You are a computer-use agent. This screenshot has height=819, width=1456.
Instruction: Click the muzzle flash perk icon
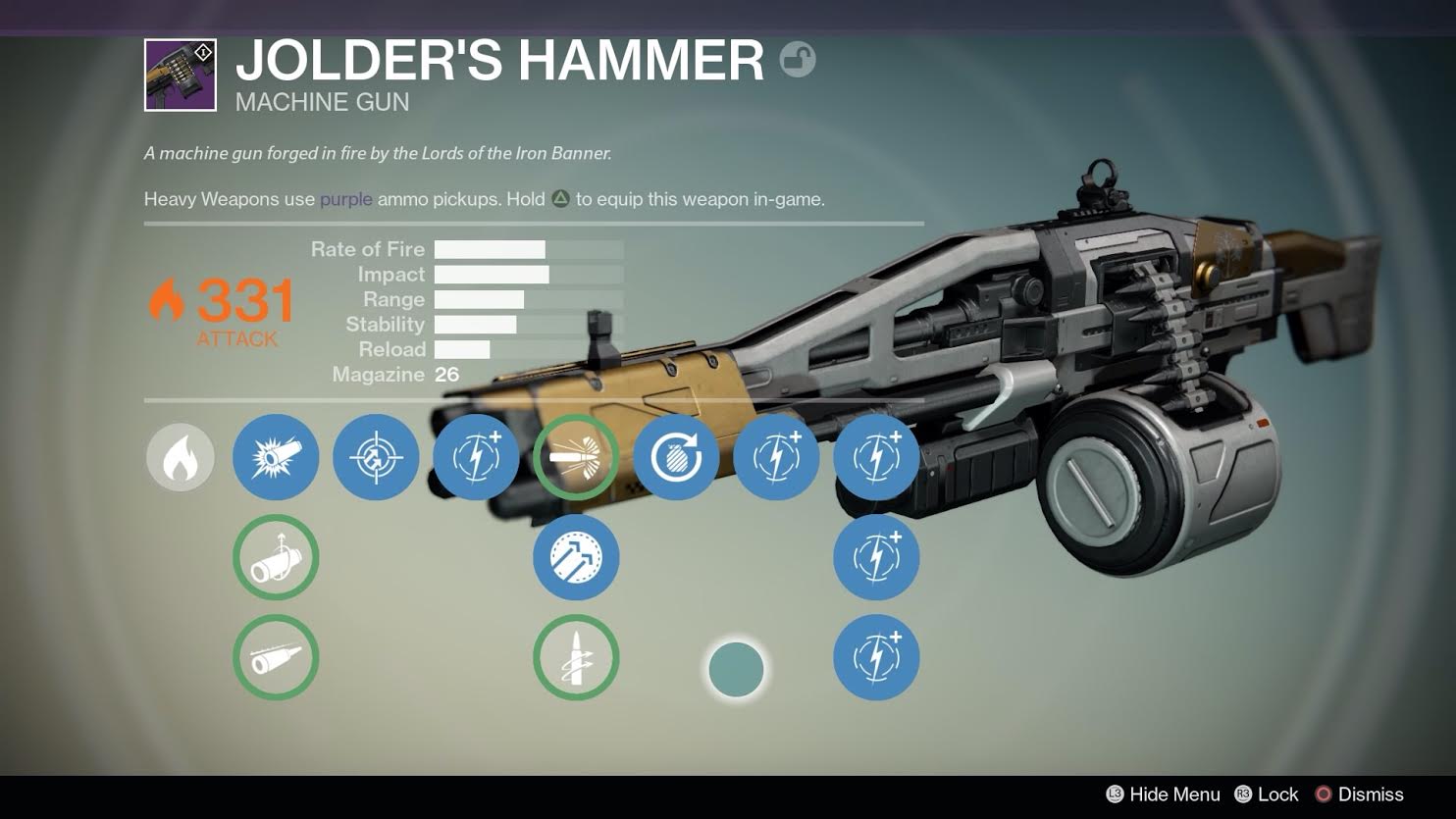(276, 457)
